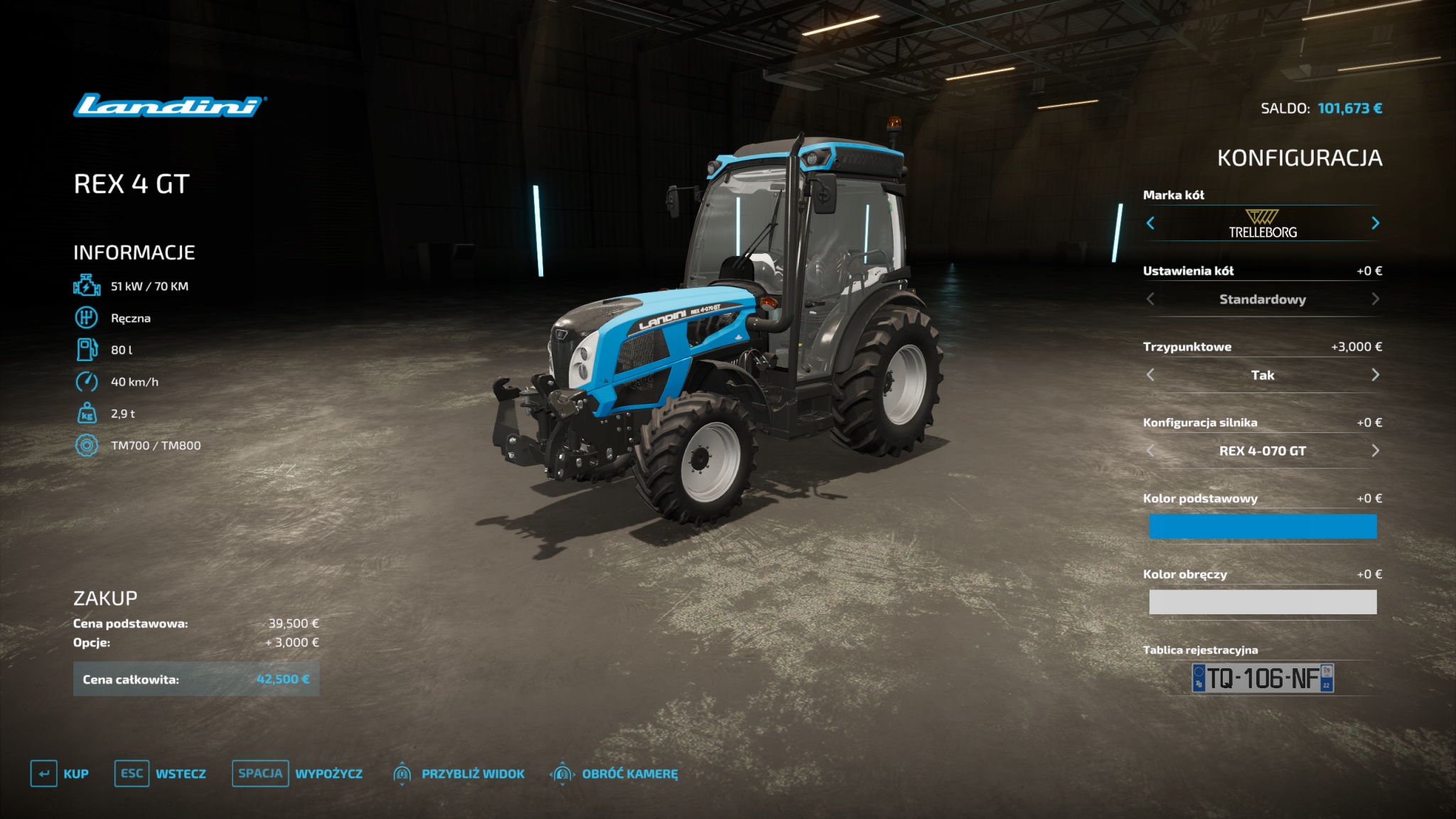Change Trzypunktowe to the next value
This screenshot has width=1456, height=819.
(x=1375, y=375)
